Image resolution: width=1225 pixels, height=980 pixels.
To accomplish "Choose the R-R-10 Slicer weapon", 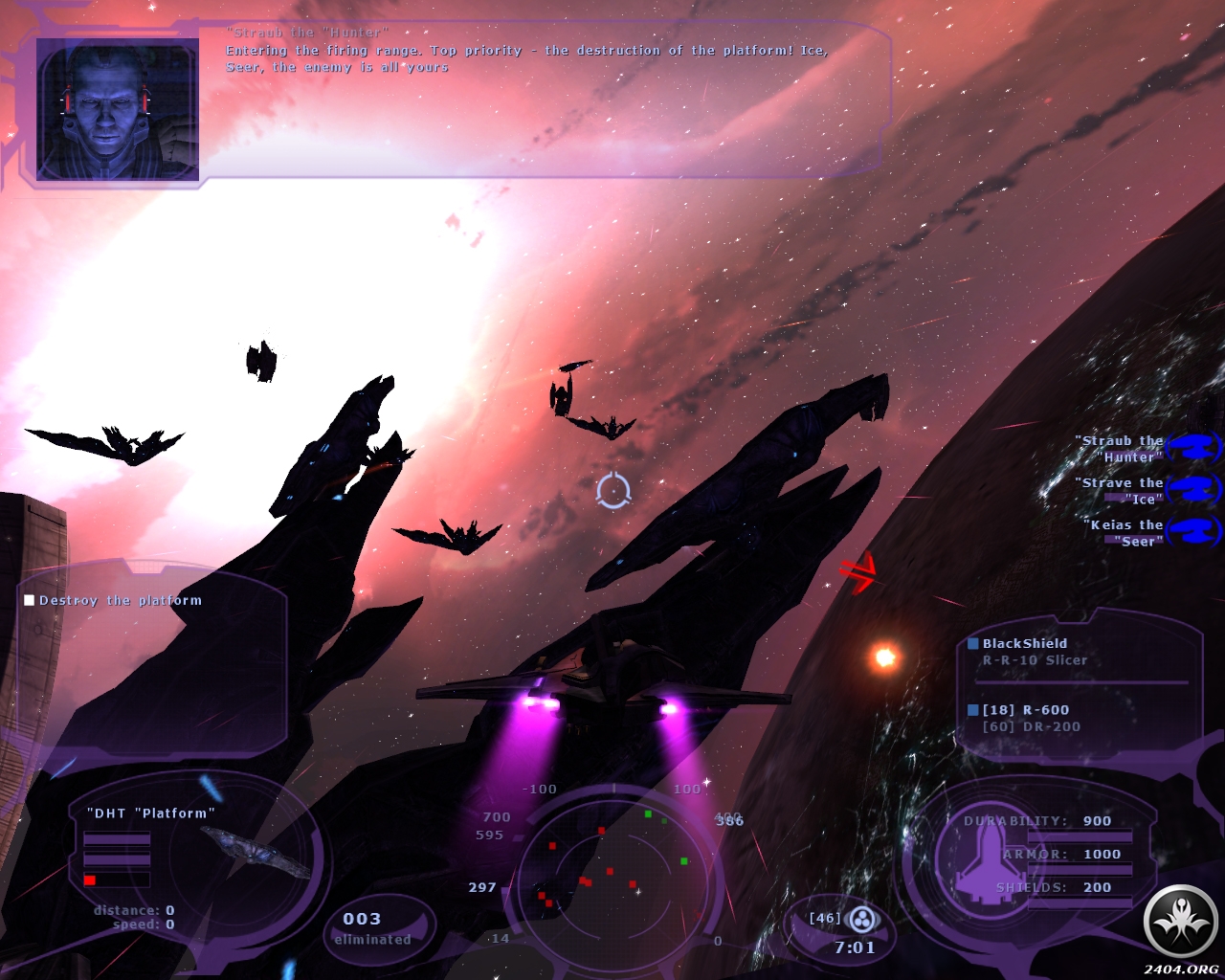I will (x=1035, y=660).
